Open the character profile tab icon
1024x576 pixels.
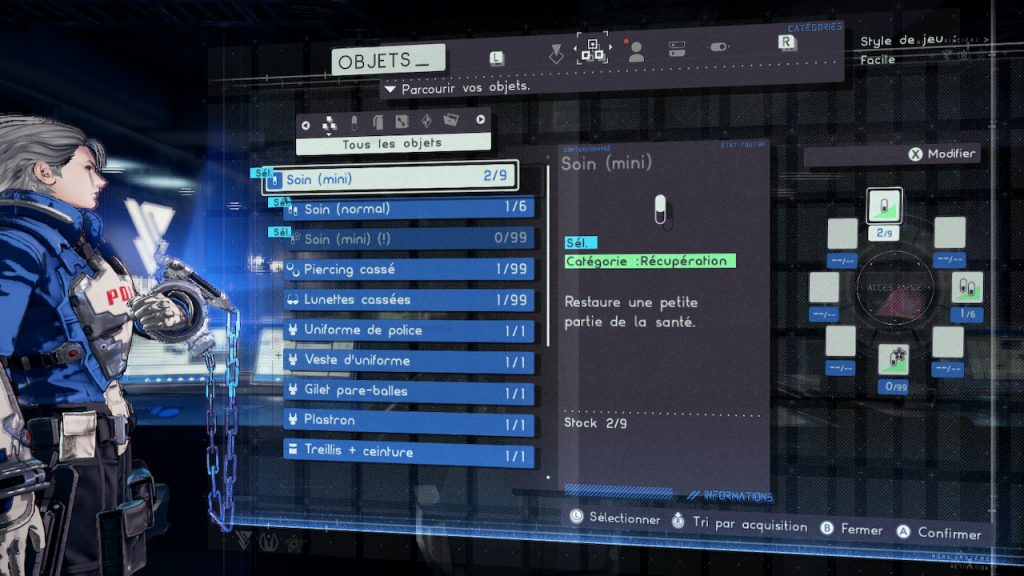[636, 53]
